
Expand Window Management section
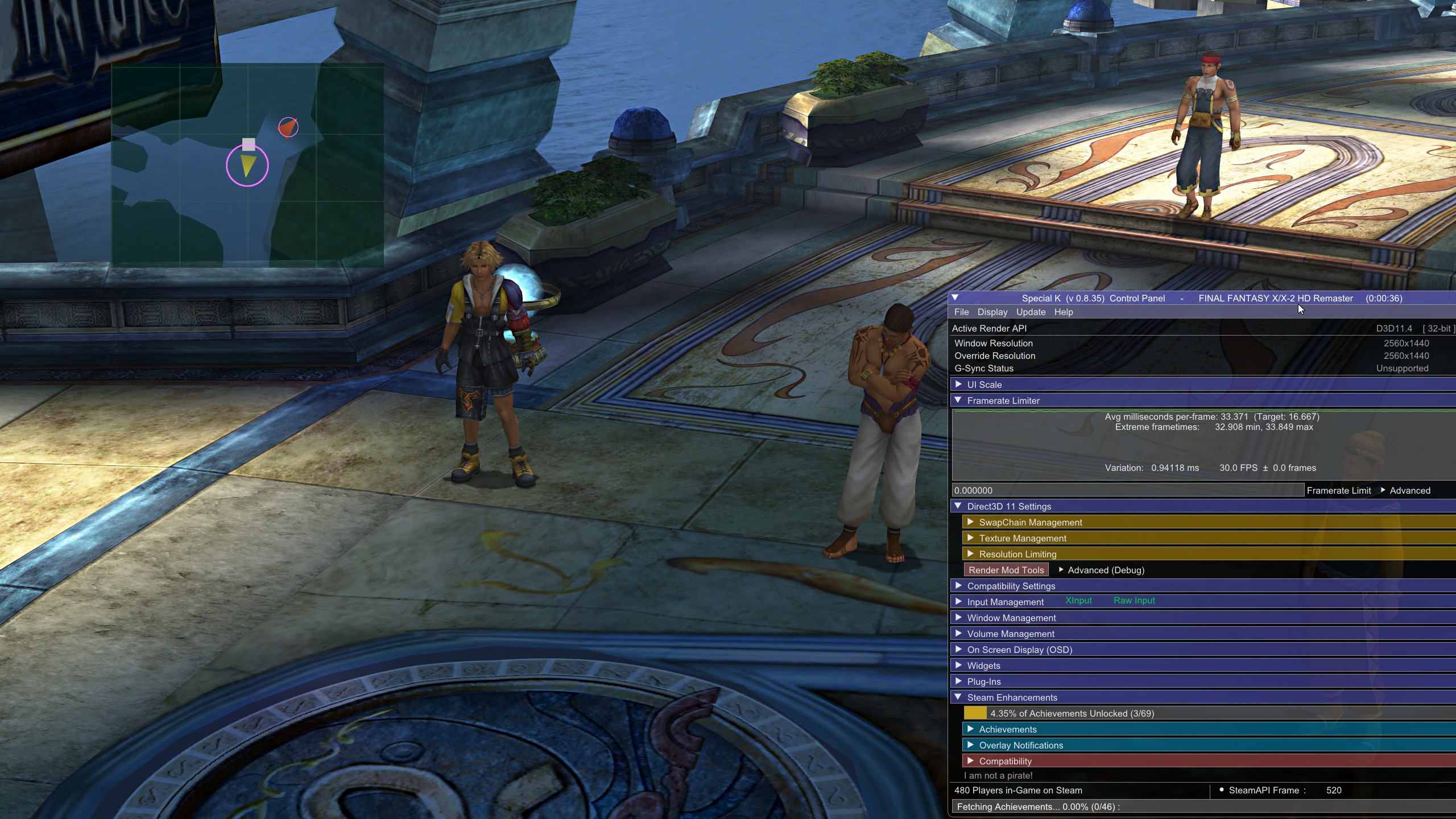point(1011,618)
